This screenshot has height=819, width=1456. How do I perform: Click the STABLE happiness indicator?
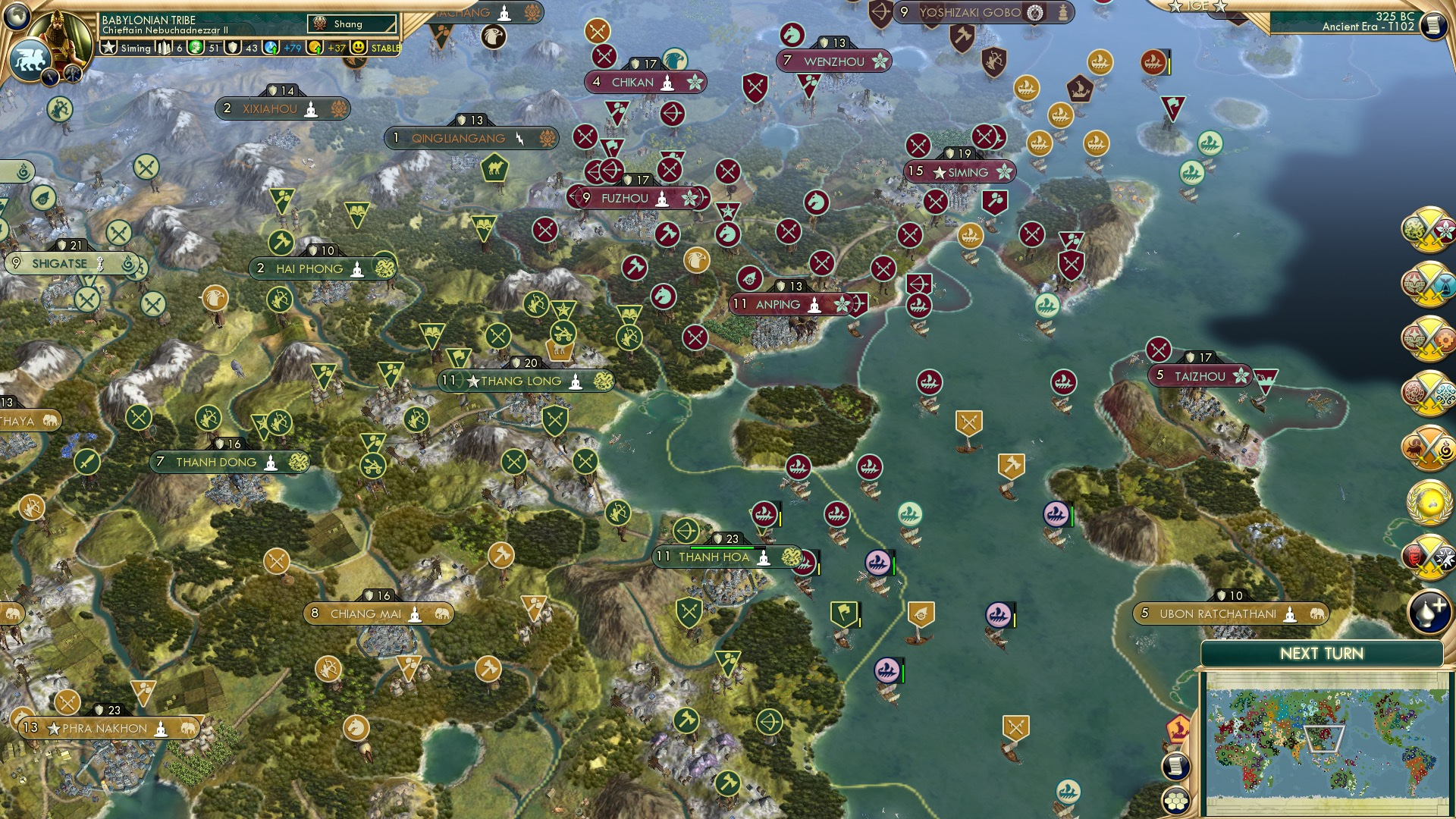[x=385, y=47]
